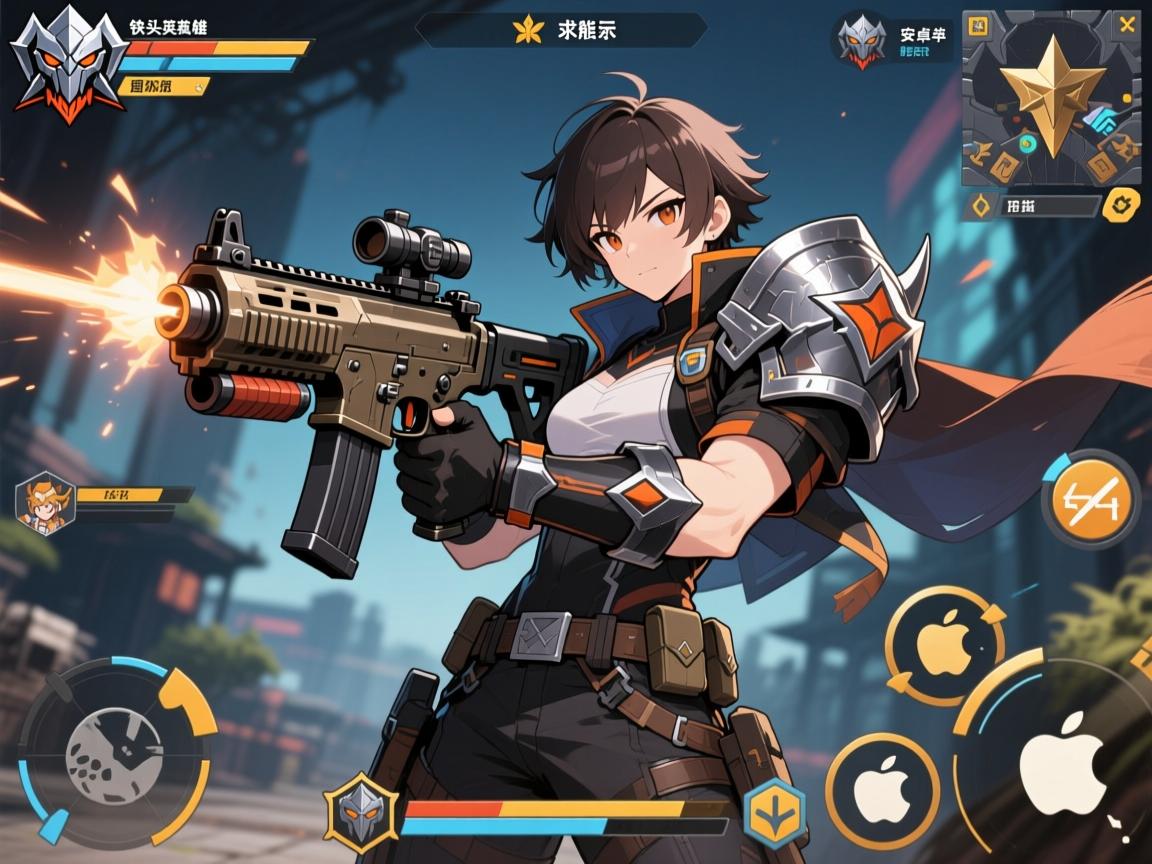
Task: Click the star banner at the top center
Action: (560, 30)
